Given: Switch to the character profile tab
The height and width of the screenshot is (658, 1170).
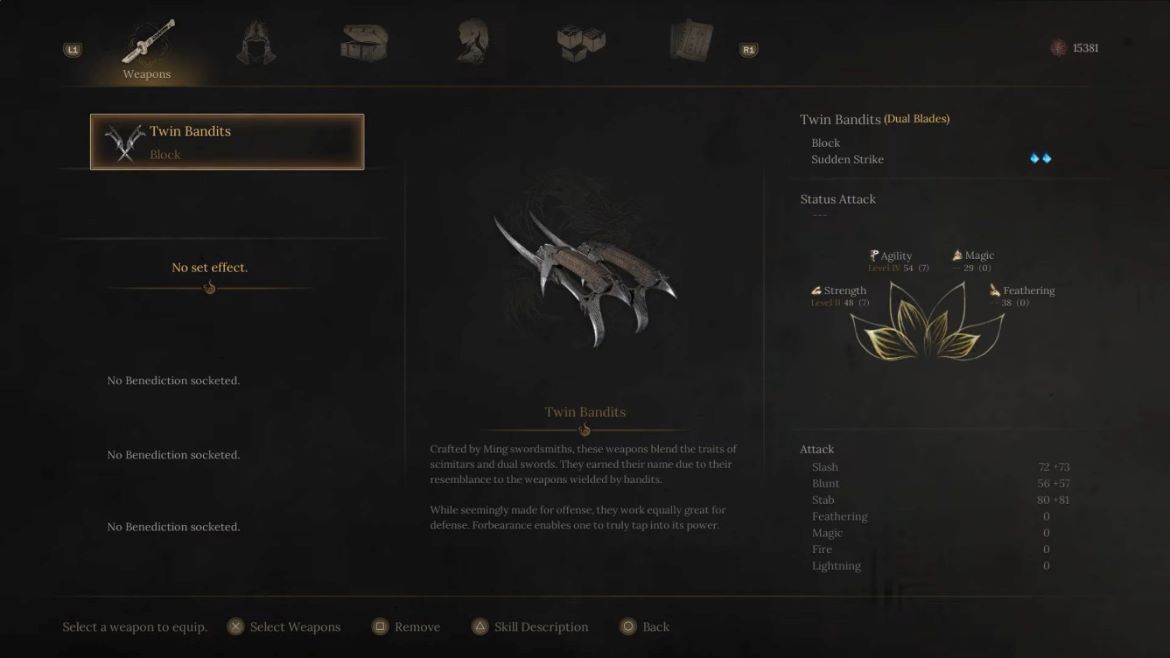Looking at the screenshot, I should click(x=472, y=44).
